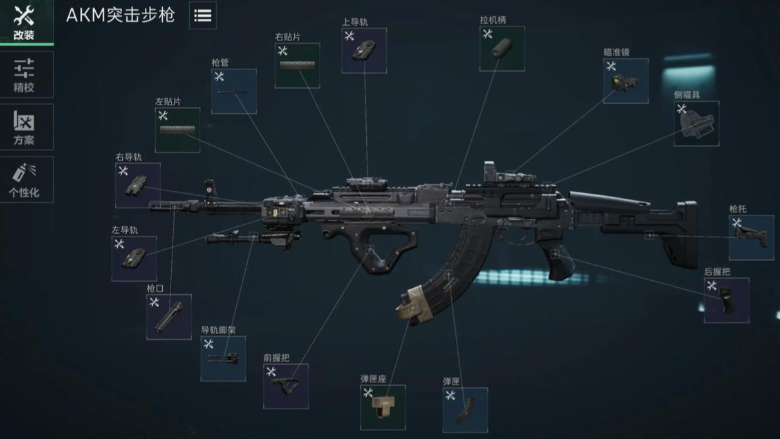Switch to the 方案 tab
Screen dimensions: 780x439
pyautogui.click(x=23, y=127)
